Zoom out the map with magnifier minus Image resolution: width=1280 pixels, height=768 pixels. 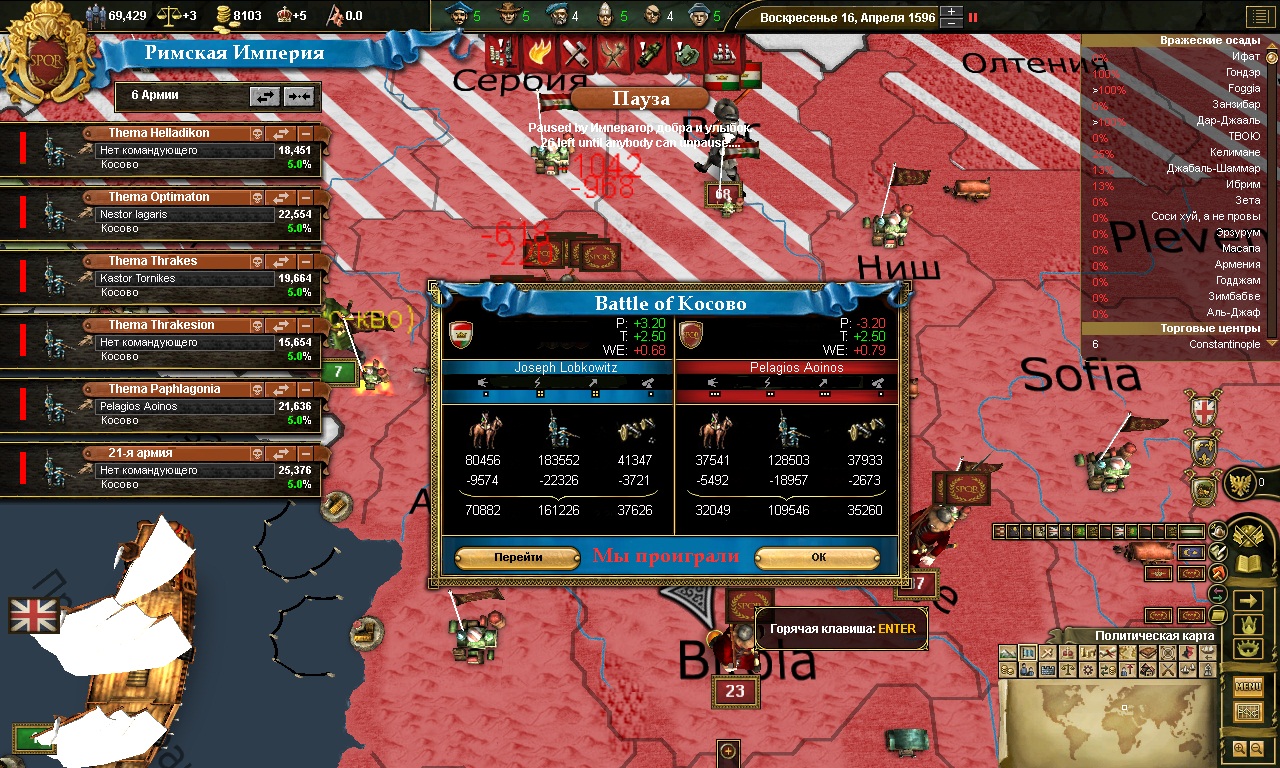[1257, 748]
